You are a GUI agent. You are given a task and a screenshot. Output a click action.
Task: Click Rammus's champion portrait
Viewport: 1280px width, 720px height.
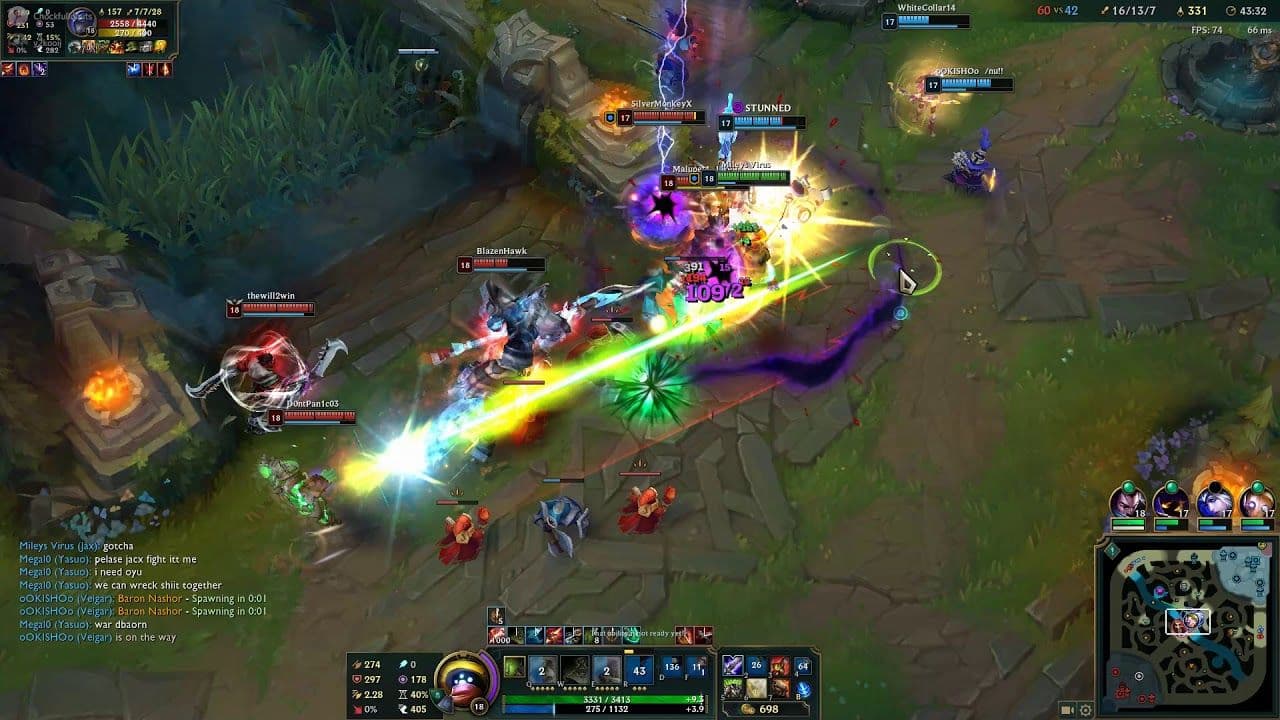click(463, 677)
